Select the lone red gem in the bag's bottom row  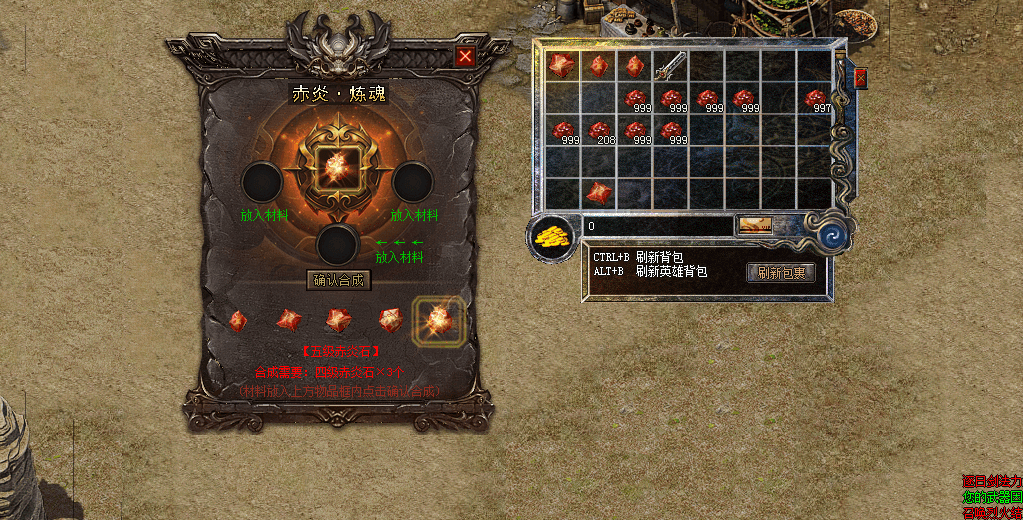click(599, 192)
